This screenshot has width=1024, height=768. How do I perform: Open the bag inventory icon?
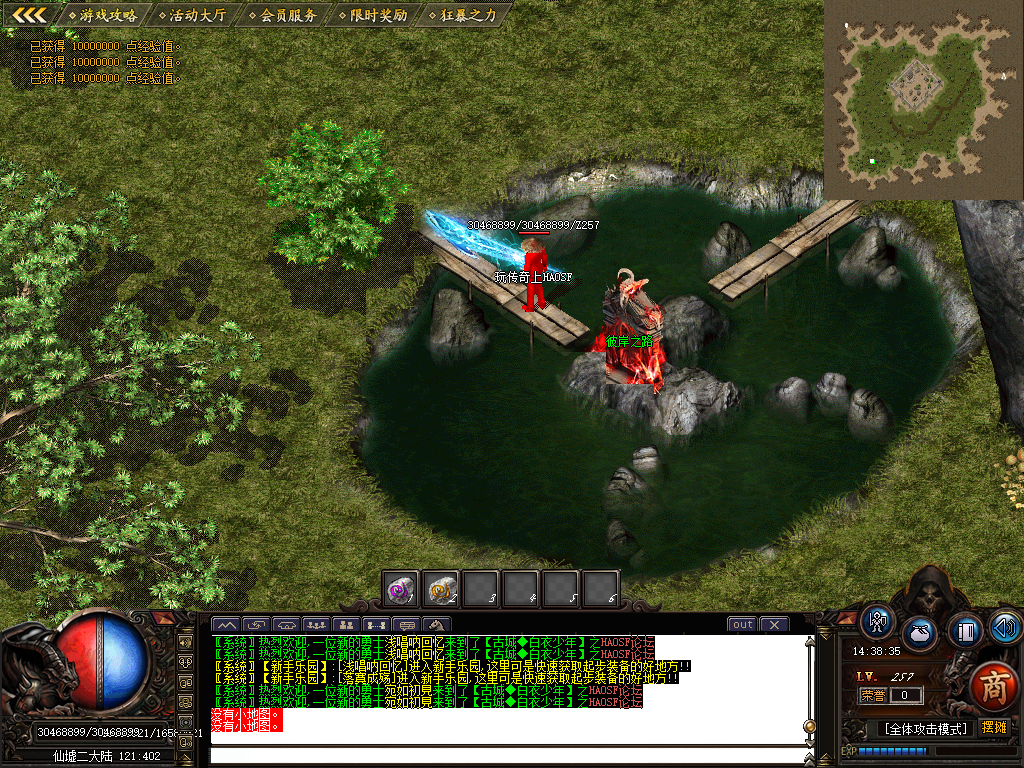pyautogui.click(x=920, y=633)
